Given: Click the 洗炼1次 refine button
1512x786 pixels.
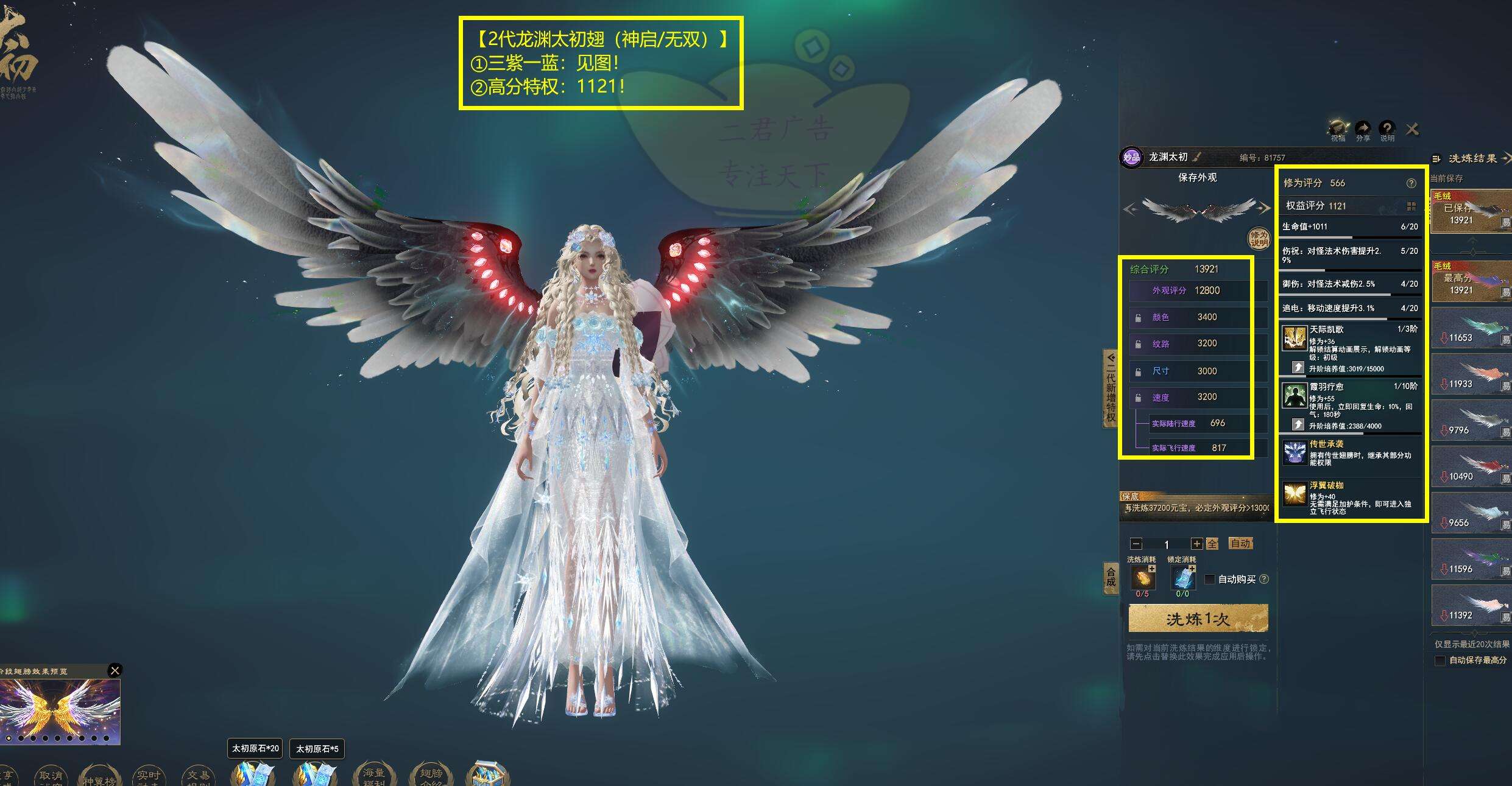Looking at the screenshot, I should coord(1198,619).
